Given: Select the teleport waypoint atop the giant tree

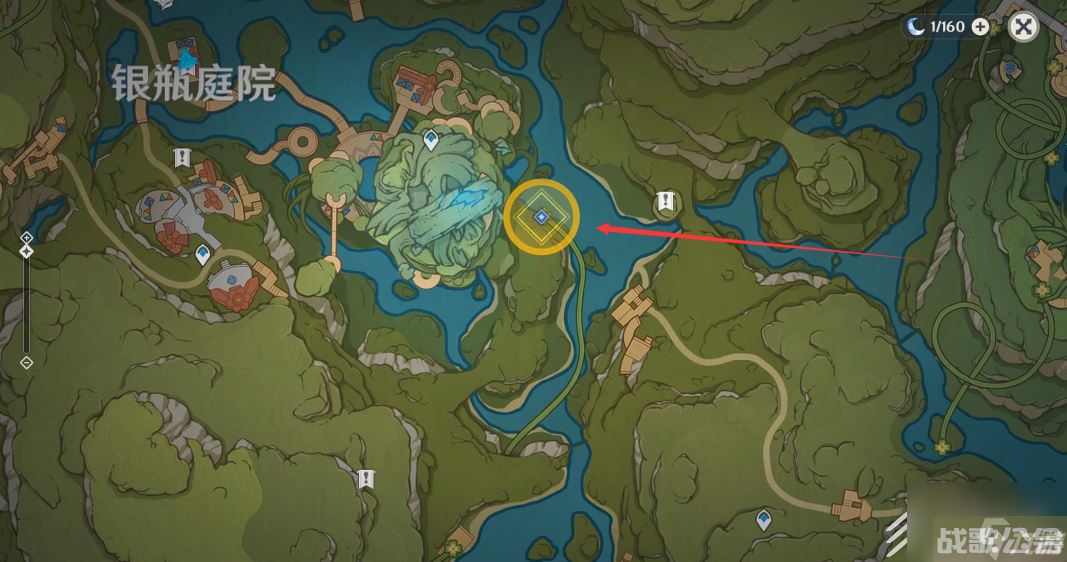Looking at the screenshot, I should (x=431, y=140).
